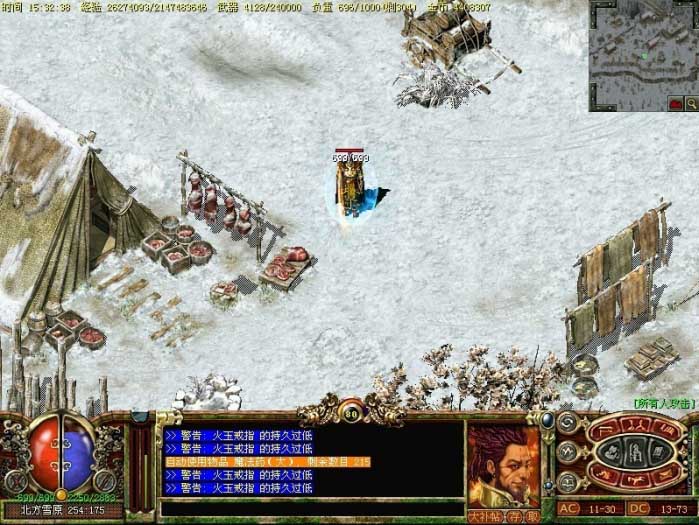
Task: Click the chat input bar
Action: tap(310, 508)
